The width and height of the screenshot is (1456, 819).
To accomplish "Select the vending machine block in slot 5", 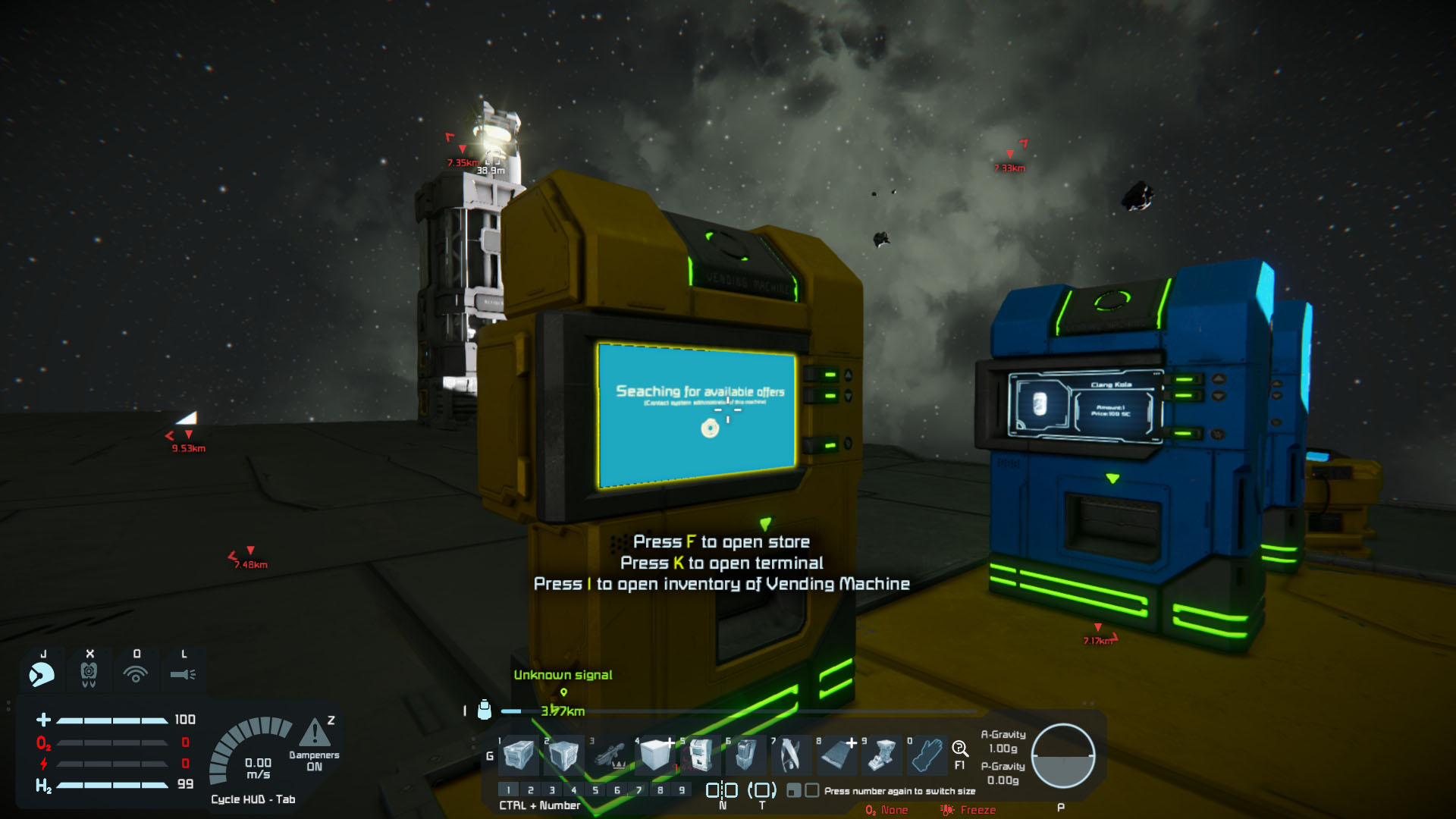I will (x=701, y=755).
